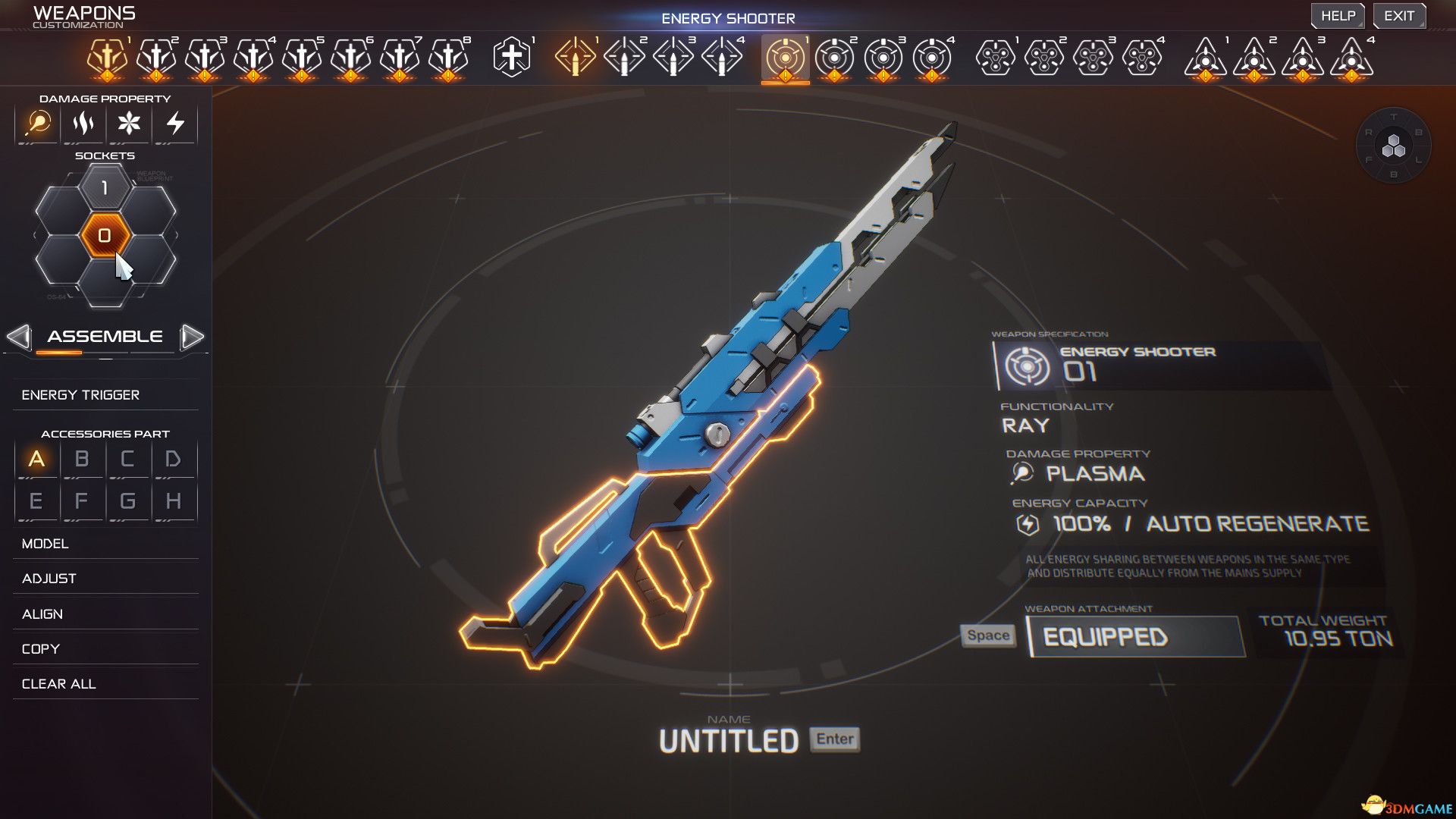Choose accessories part D
Viewport: 1456px width, 819px height.
173,460
